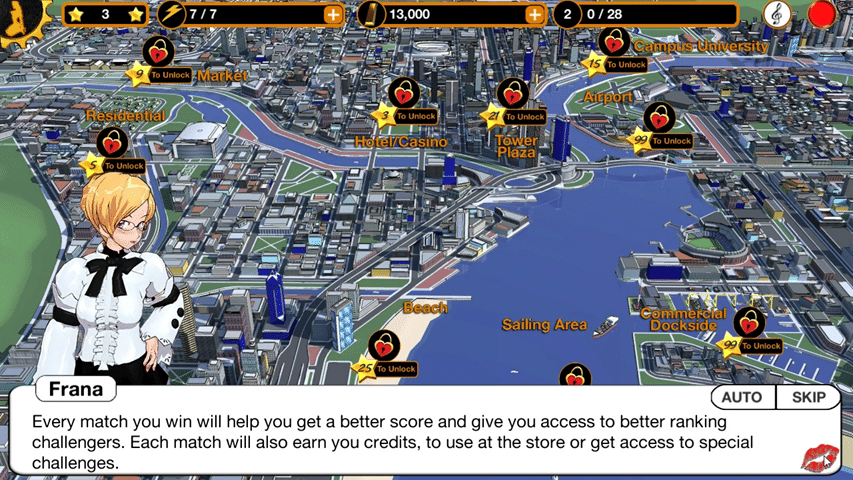Skip the dialogue with SKIP button

(808, 397)
